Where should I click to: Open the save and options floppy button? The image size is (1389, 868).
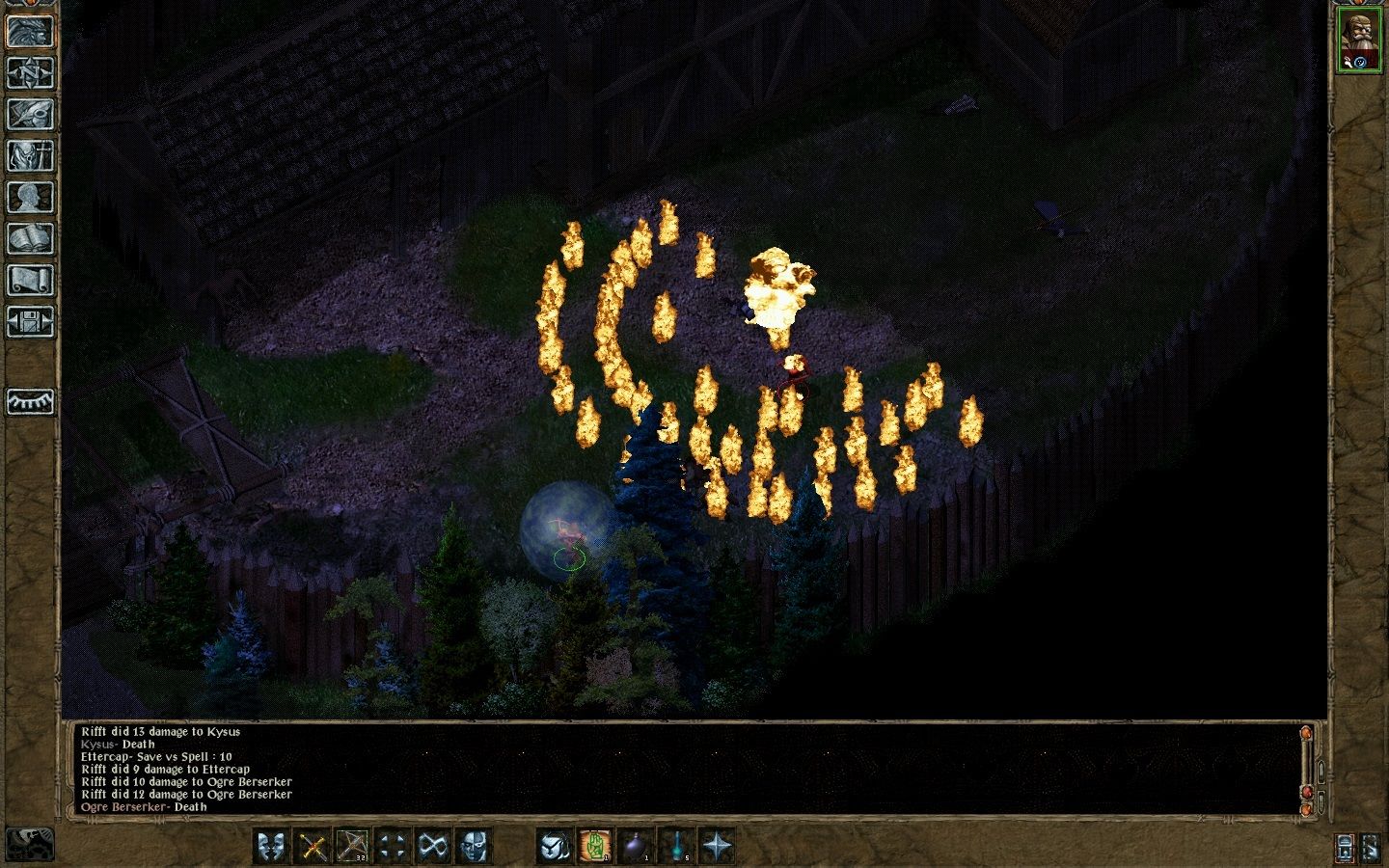point(30,321)
